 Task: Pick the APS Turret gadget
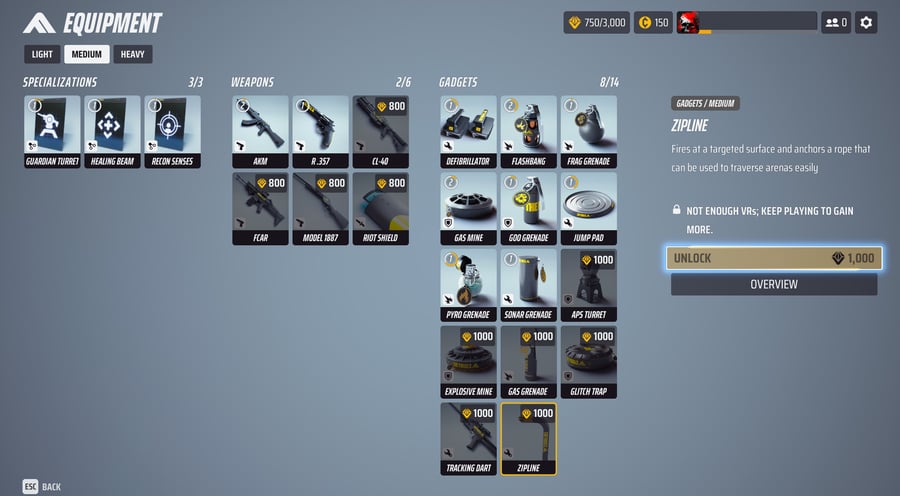[x=588, y=285]
